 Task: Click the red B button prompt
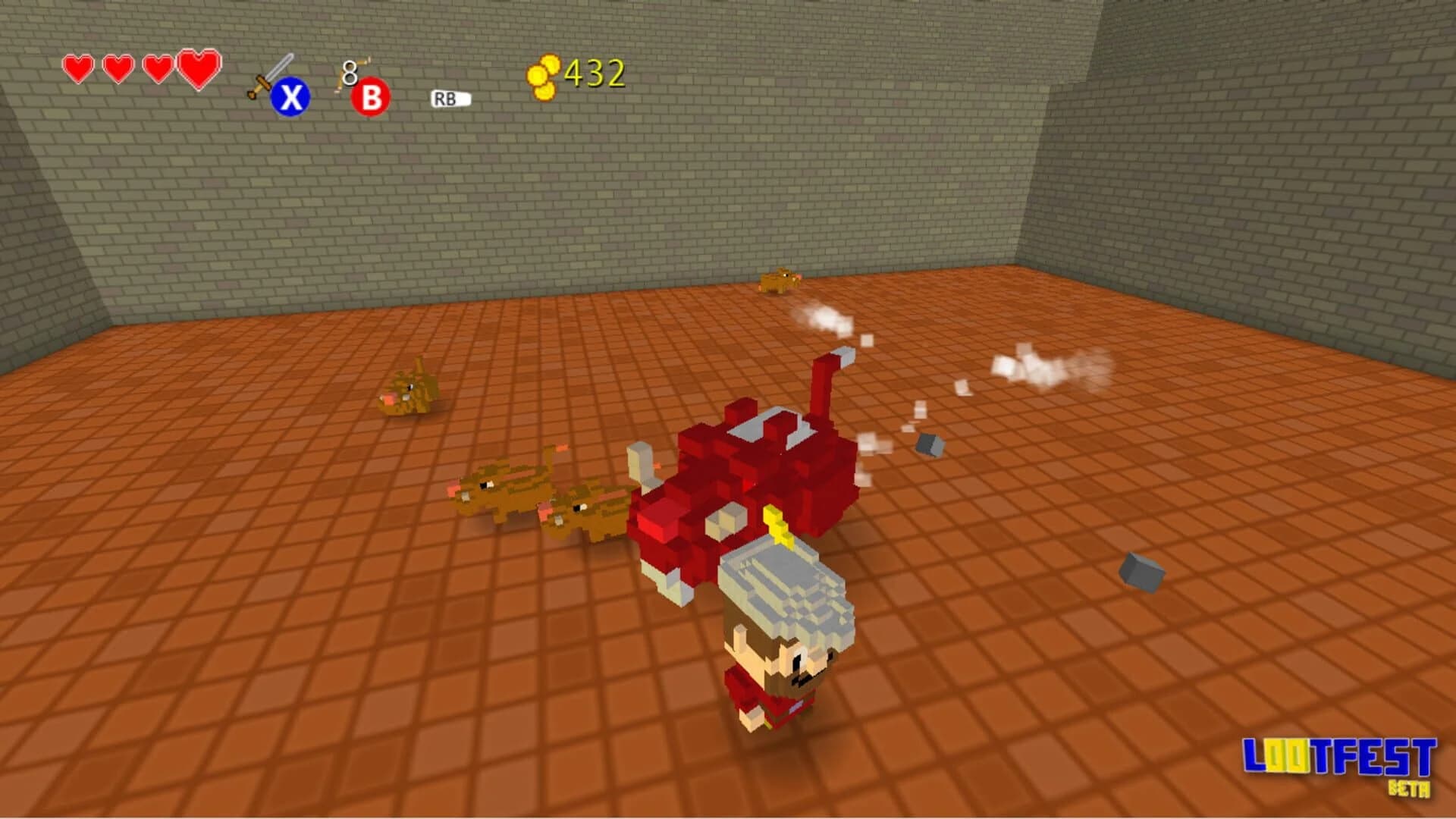(369, 97)
